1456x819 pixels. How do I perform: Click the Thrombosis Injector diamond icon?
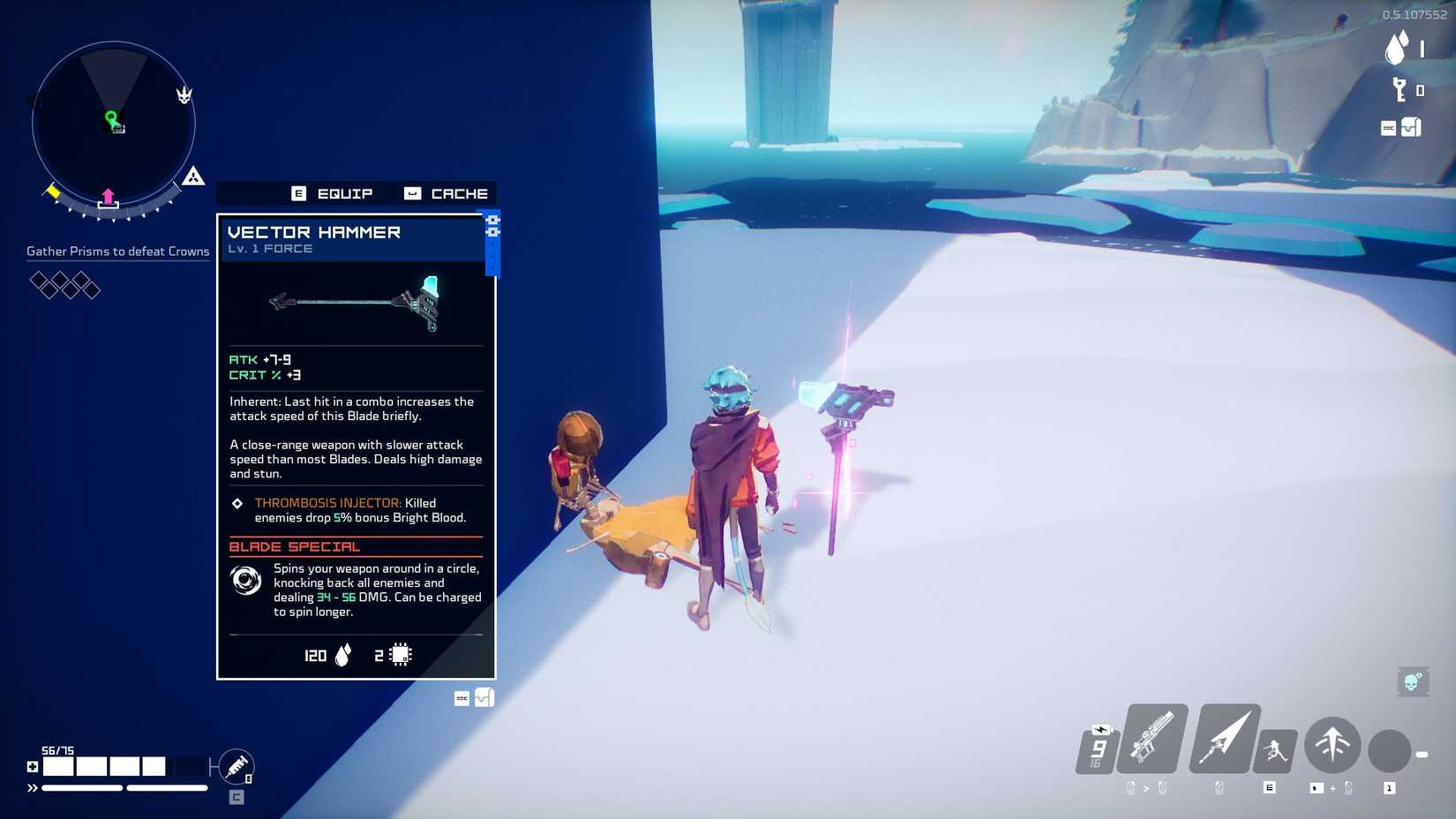(x=236, y=503)
